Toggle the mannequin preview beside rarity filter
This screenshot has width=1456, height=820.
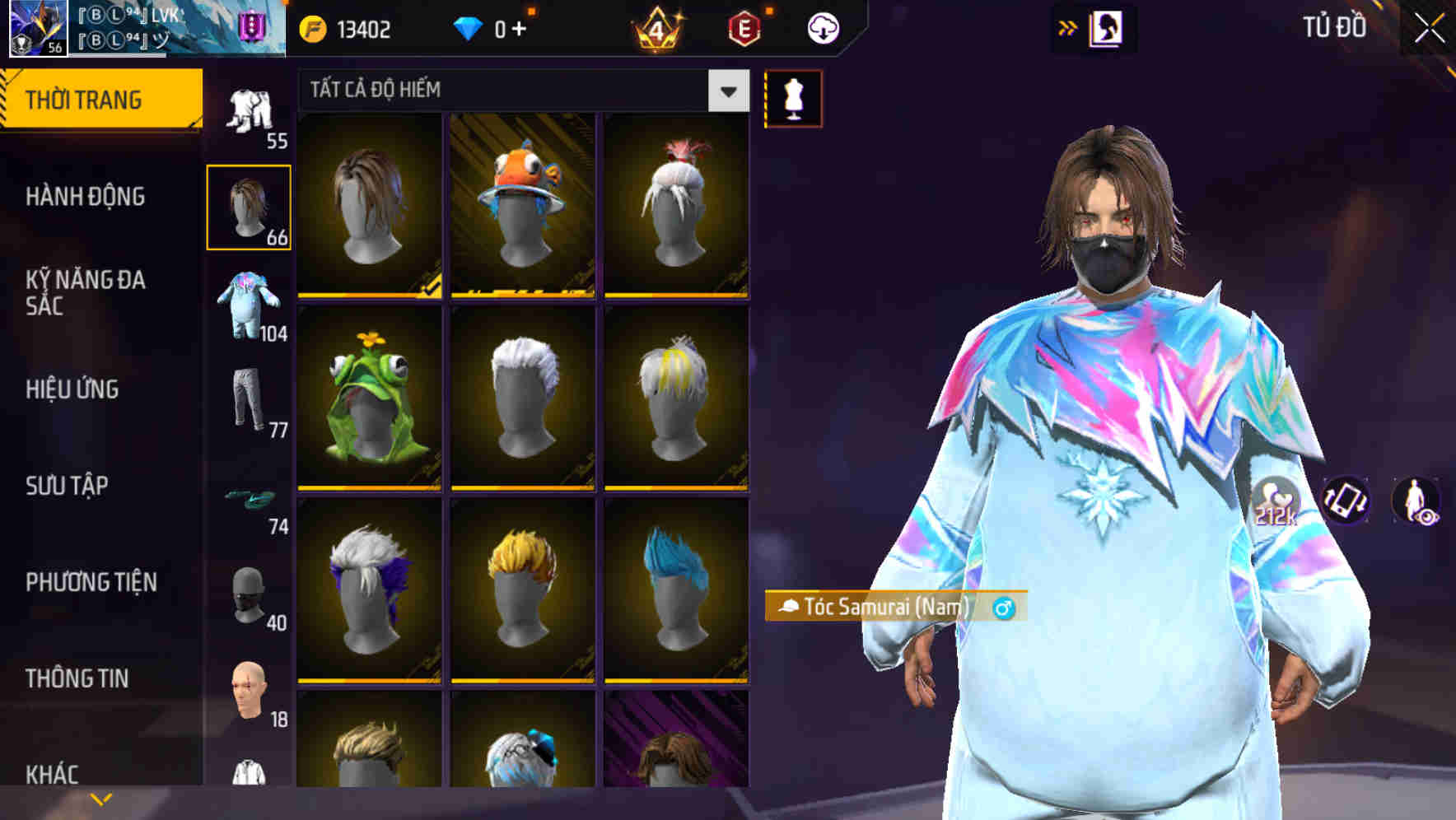click(x=793, y=99)
